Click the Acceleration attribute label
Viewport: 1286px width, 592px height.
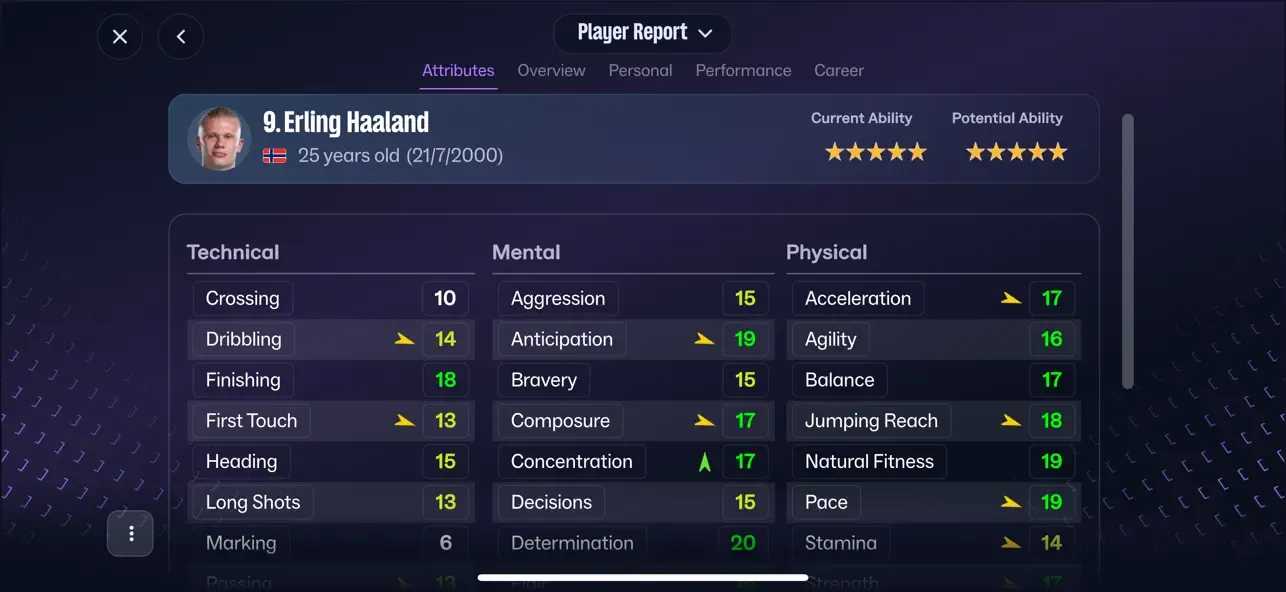pos(858,298)
